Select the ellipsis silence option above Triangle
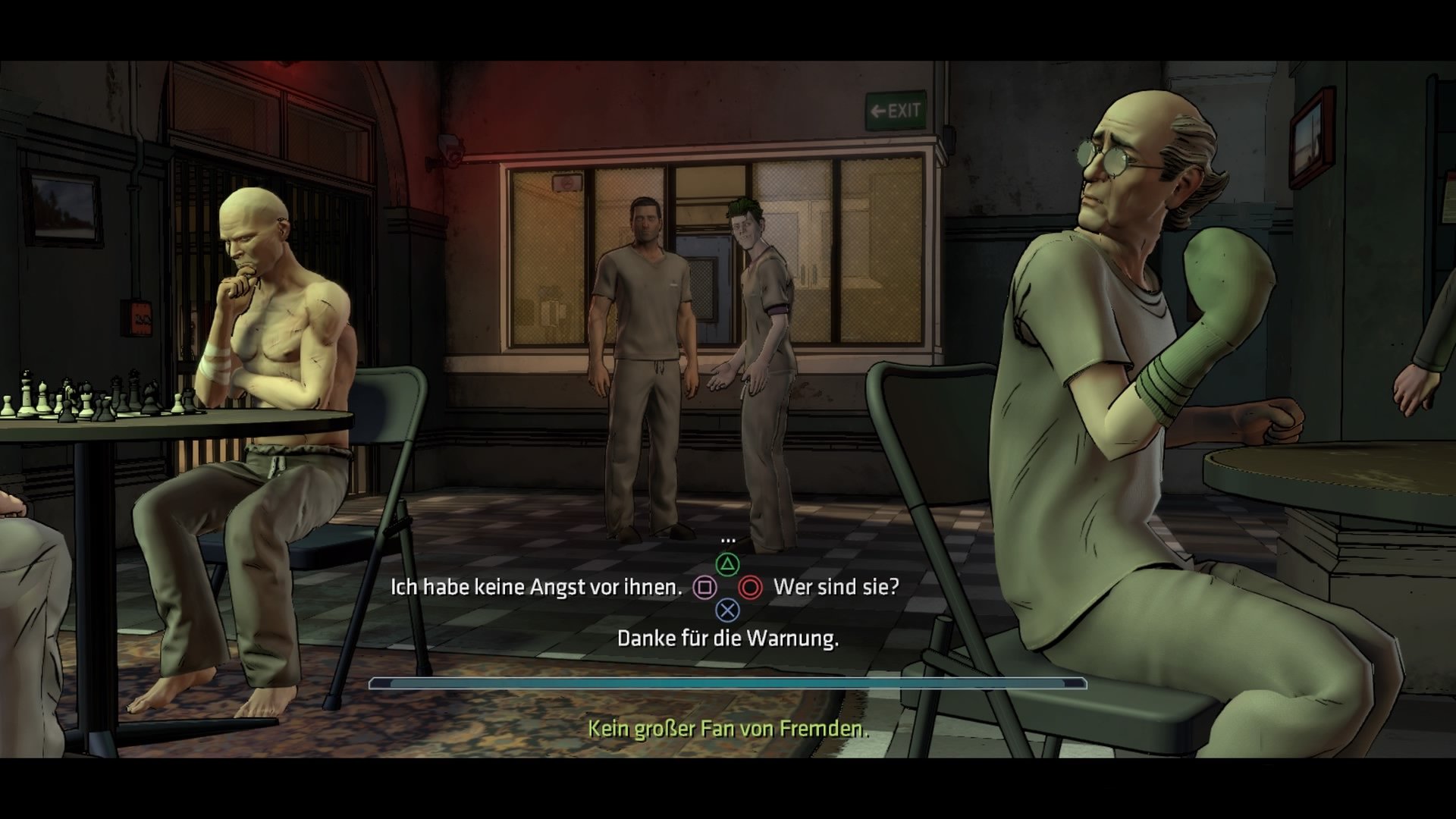Viewport: 1456px width, 819px height. pos(728,540)
